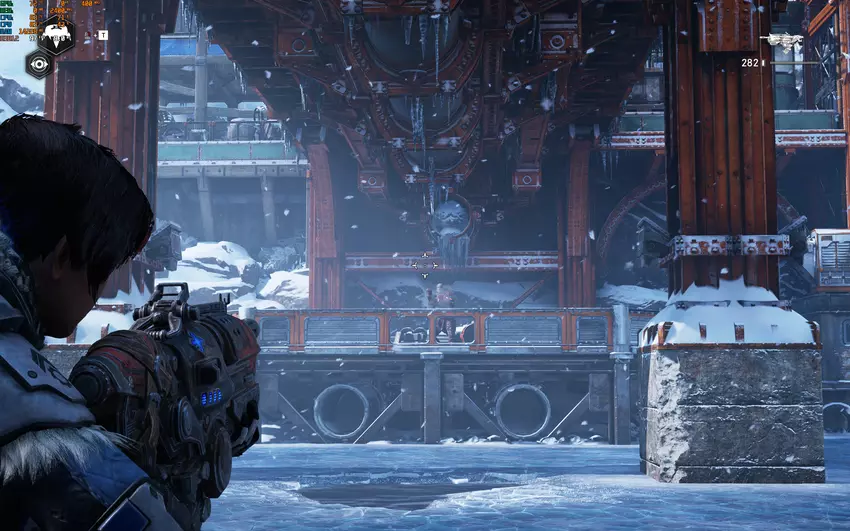Screen dimensions: 850x531
Task: Select the eye scan ability hexagon
Action: (39, 64)
